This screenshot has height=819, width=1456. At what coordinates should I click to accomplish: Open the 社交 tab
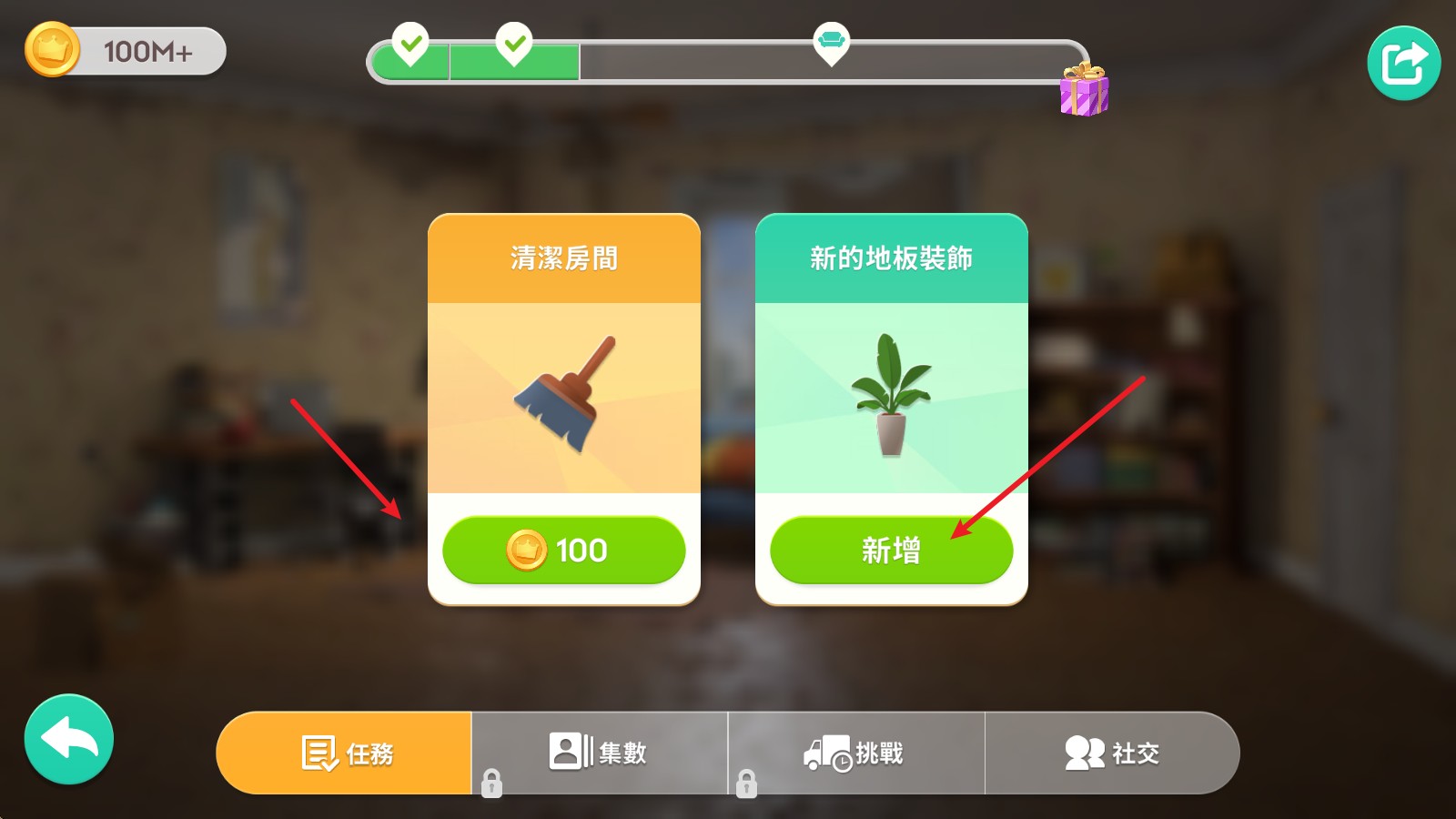click(x=1112, y=753)
